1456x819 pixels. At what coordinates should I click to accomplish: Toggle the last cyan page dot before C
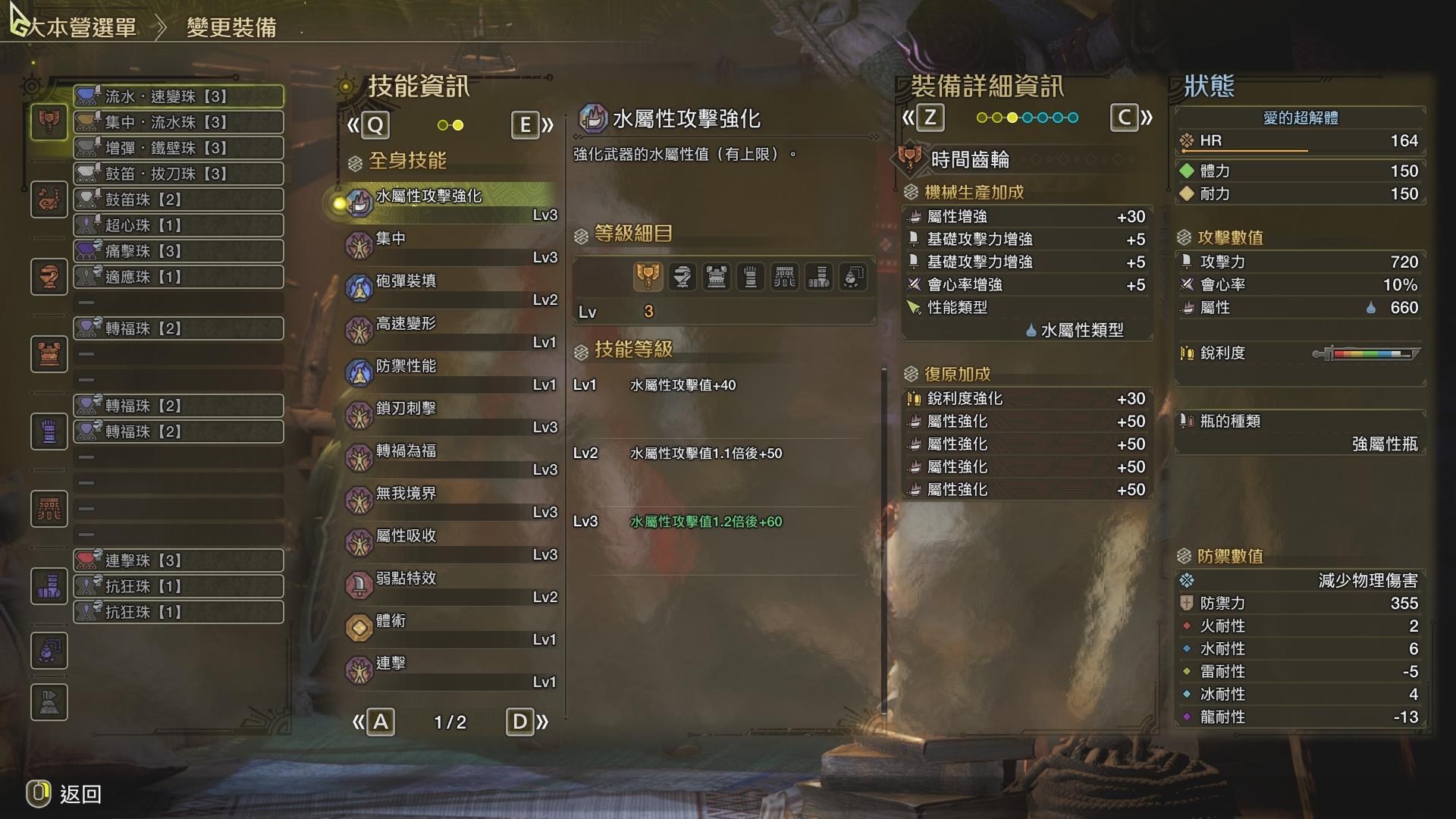coord(1072,118)
